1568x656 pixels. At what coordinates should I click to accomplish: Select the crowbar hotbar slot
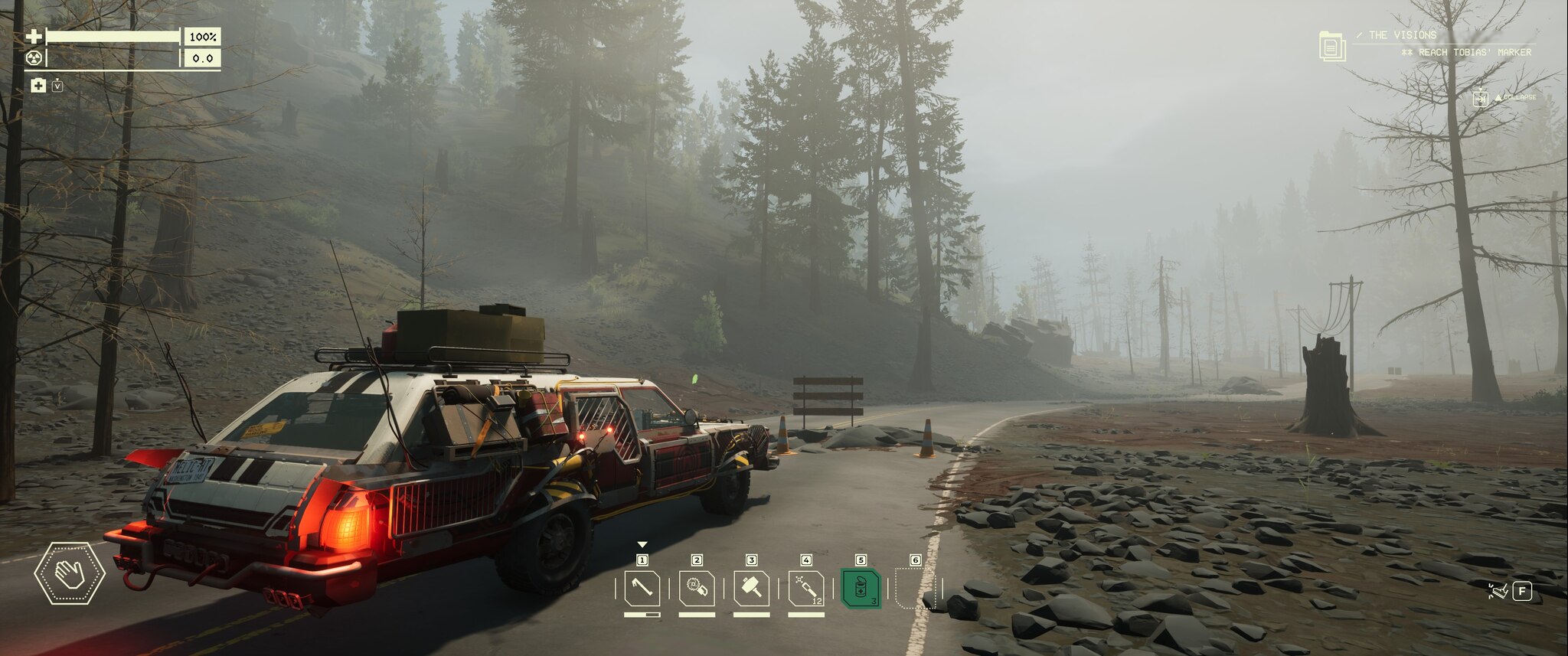coord(642,589)
